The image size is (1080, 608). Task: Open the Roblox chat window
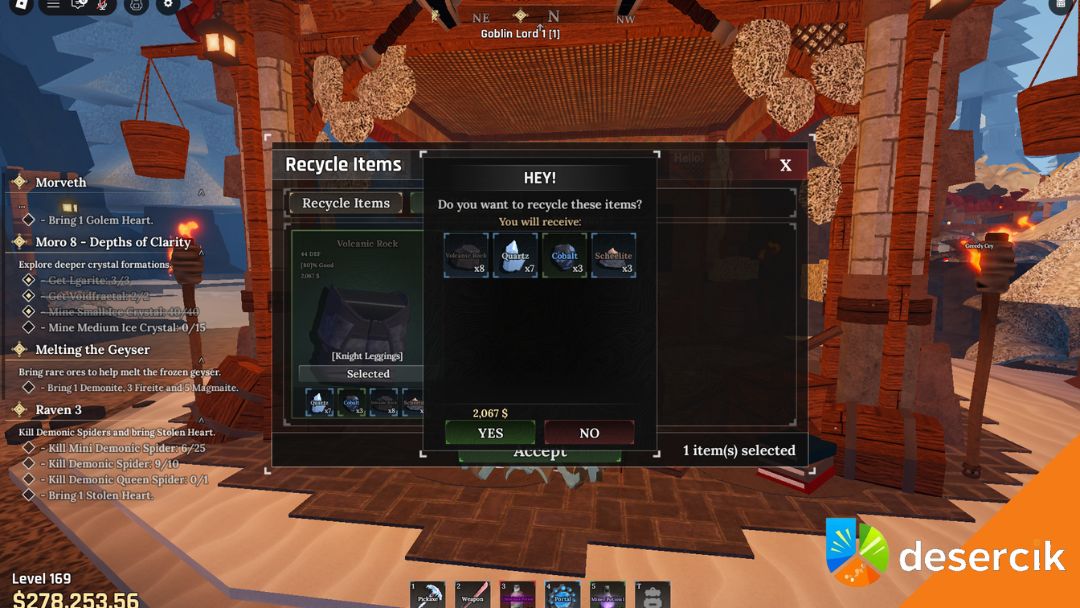(80, 5)
